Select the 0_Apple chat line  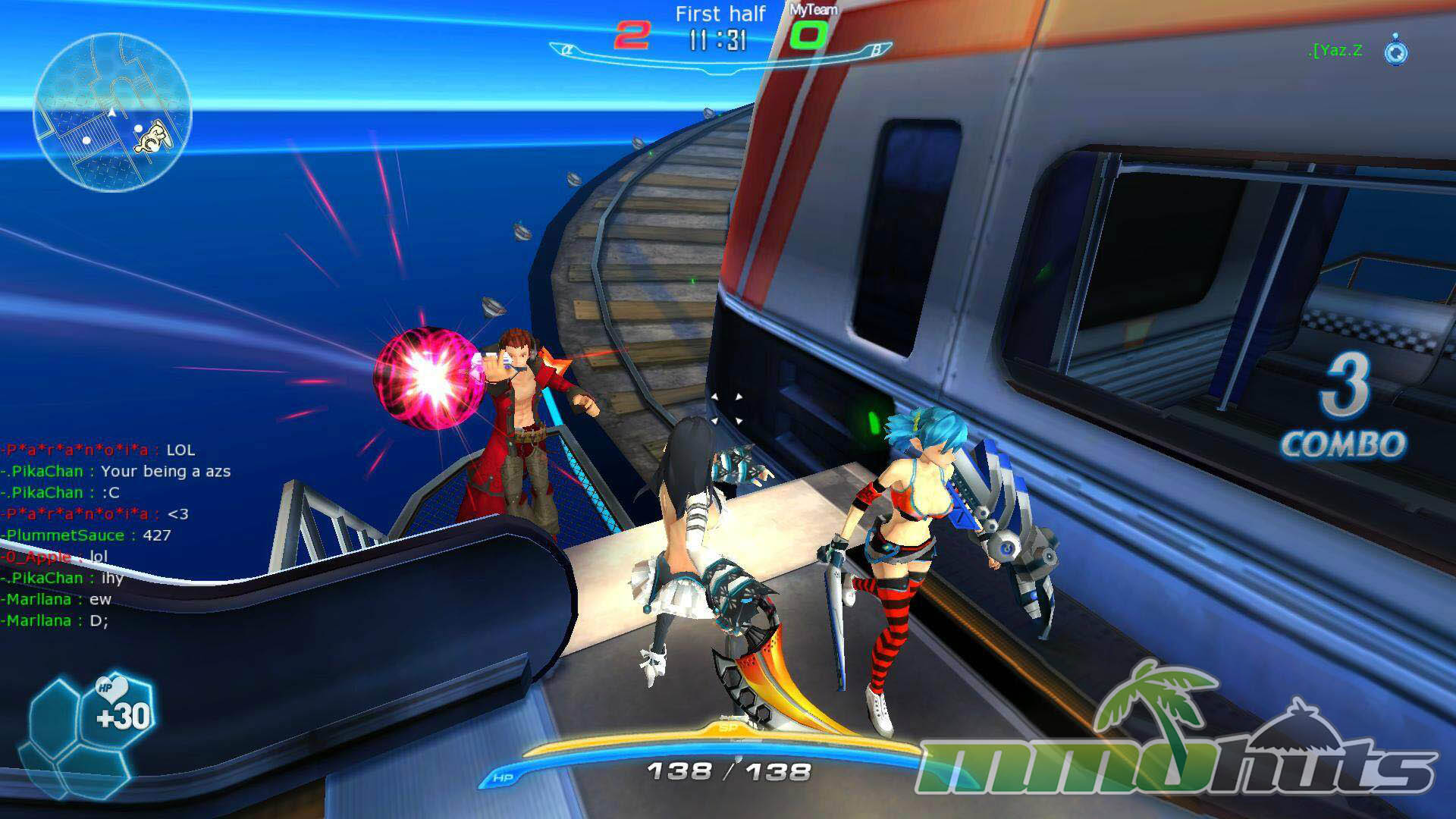[x=55, y=557]
